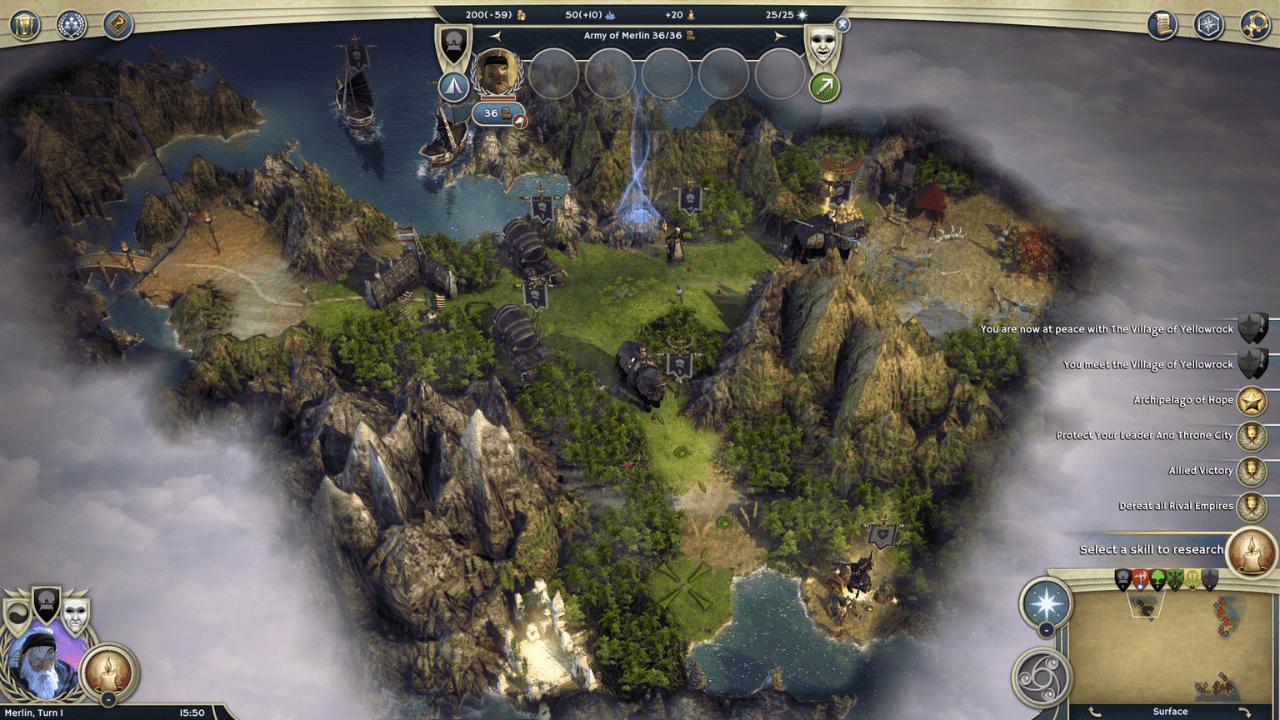Select previous army with left arrow

494,36
